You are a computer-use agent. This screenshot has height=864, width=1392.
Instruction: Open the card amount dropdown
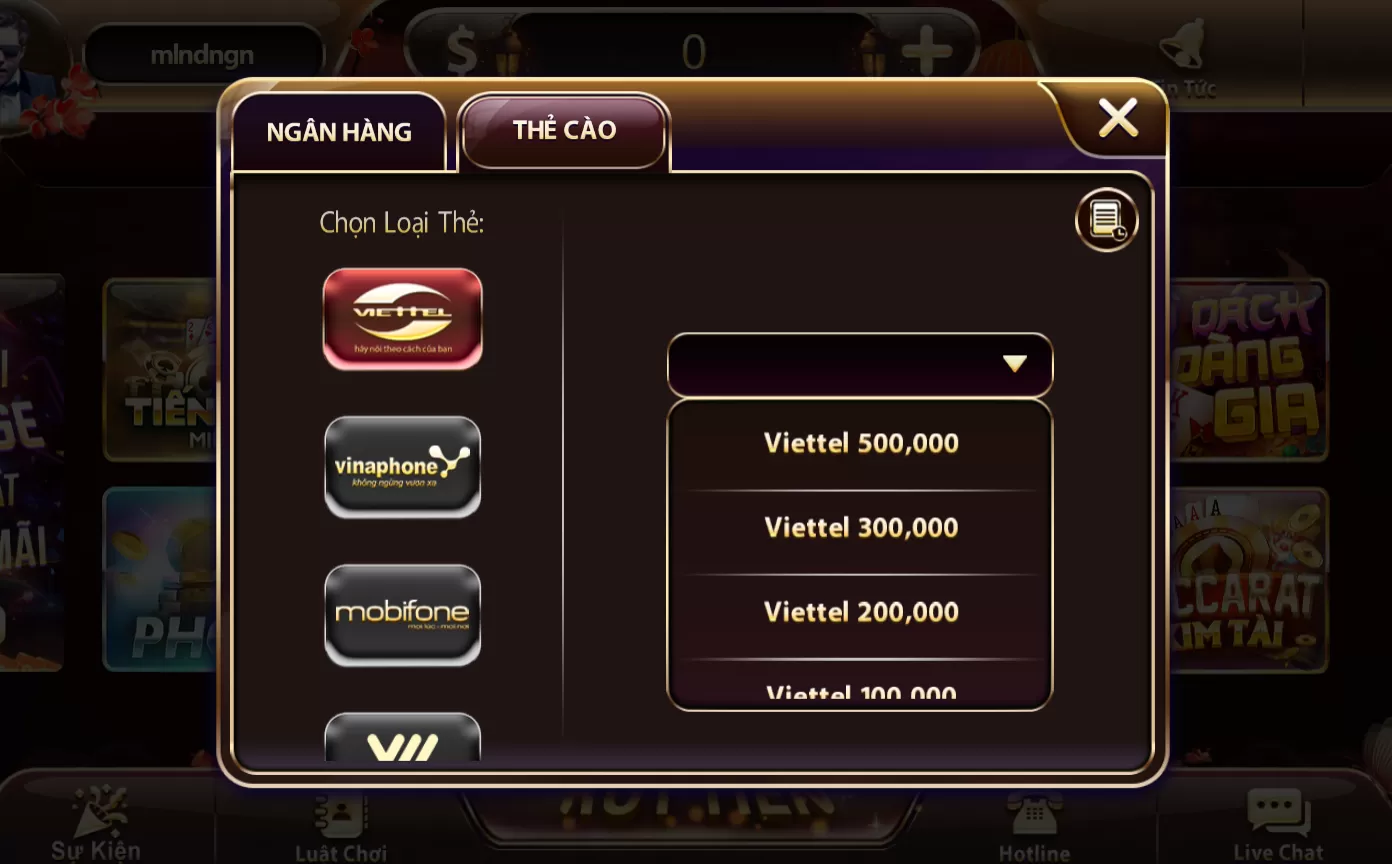859,364
